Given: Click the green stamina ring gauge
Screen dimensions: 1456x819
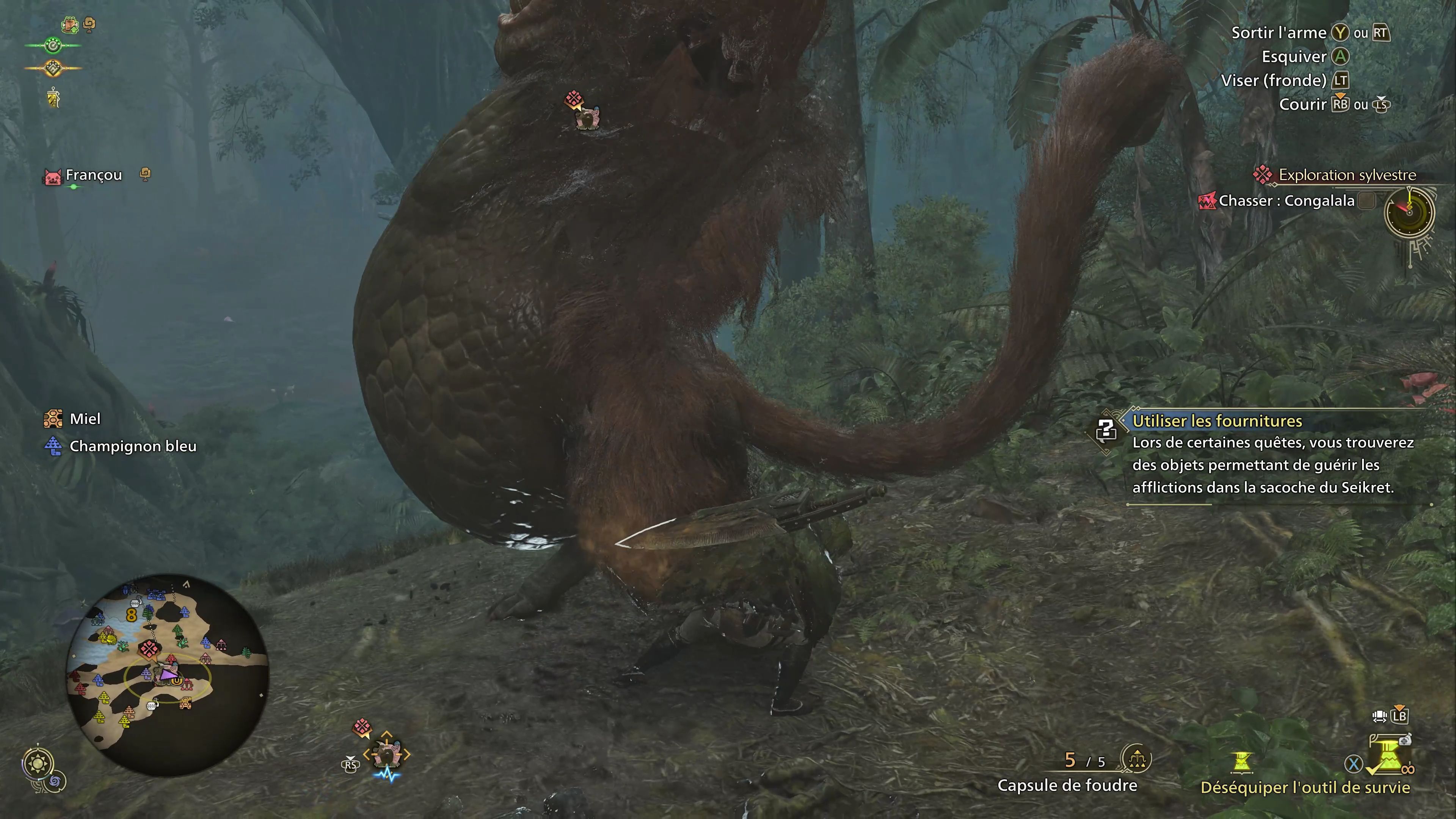Looking at the screenshot, I should 53,45.
